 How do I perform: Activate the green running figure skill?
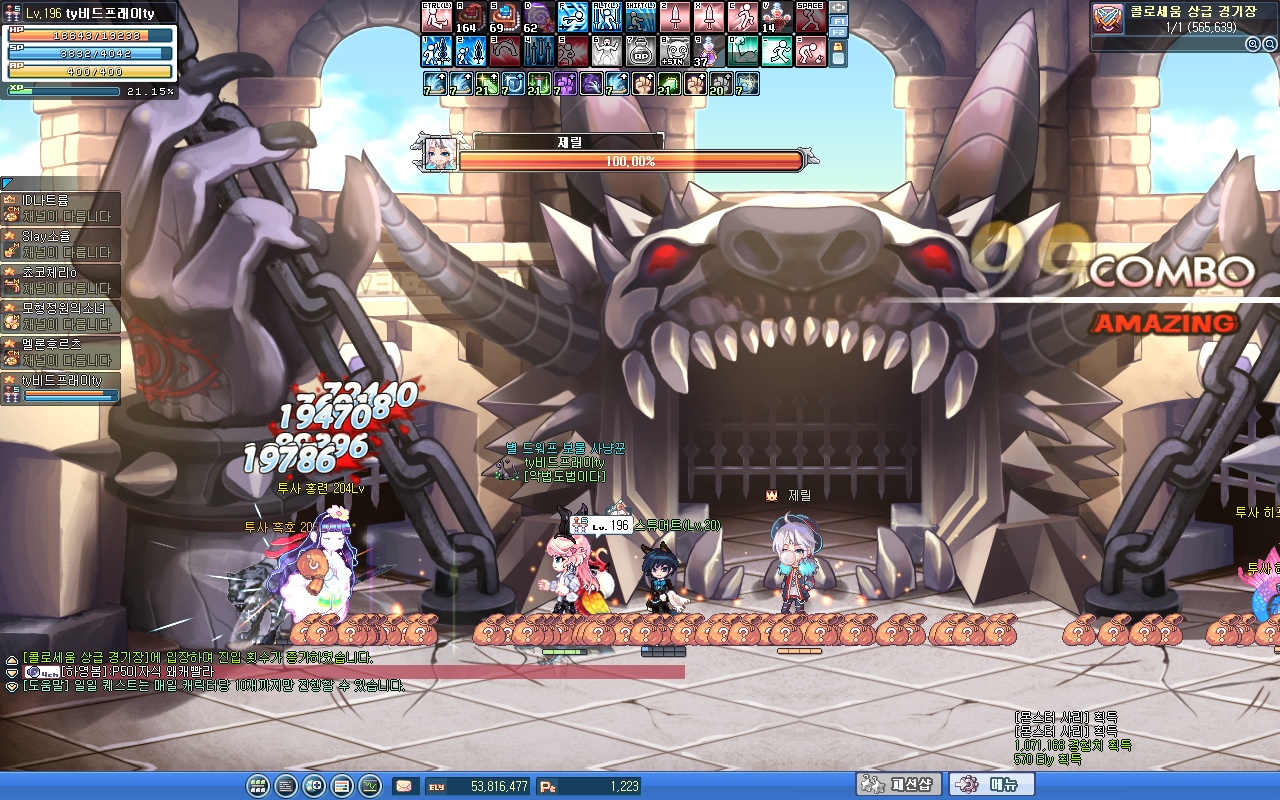777,51
